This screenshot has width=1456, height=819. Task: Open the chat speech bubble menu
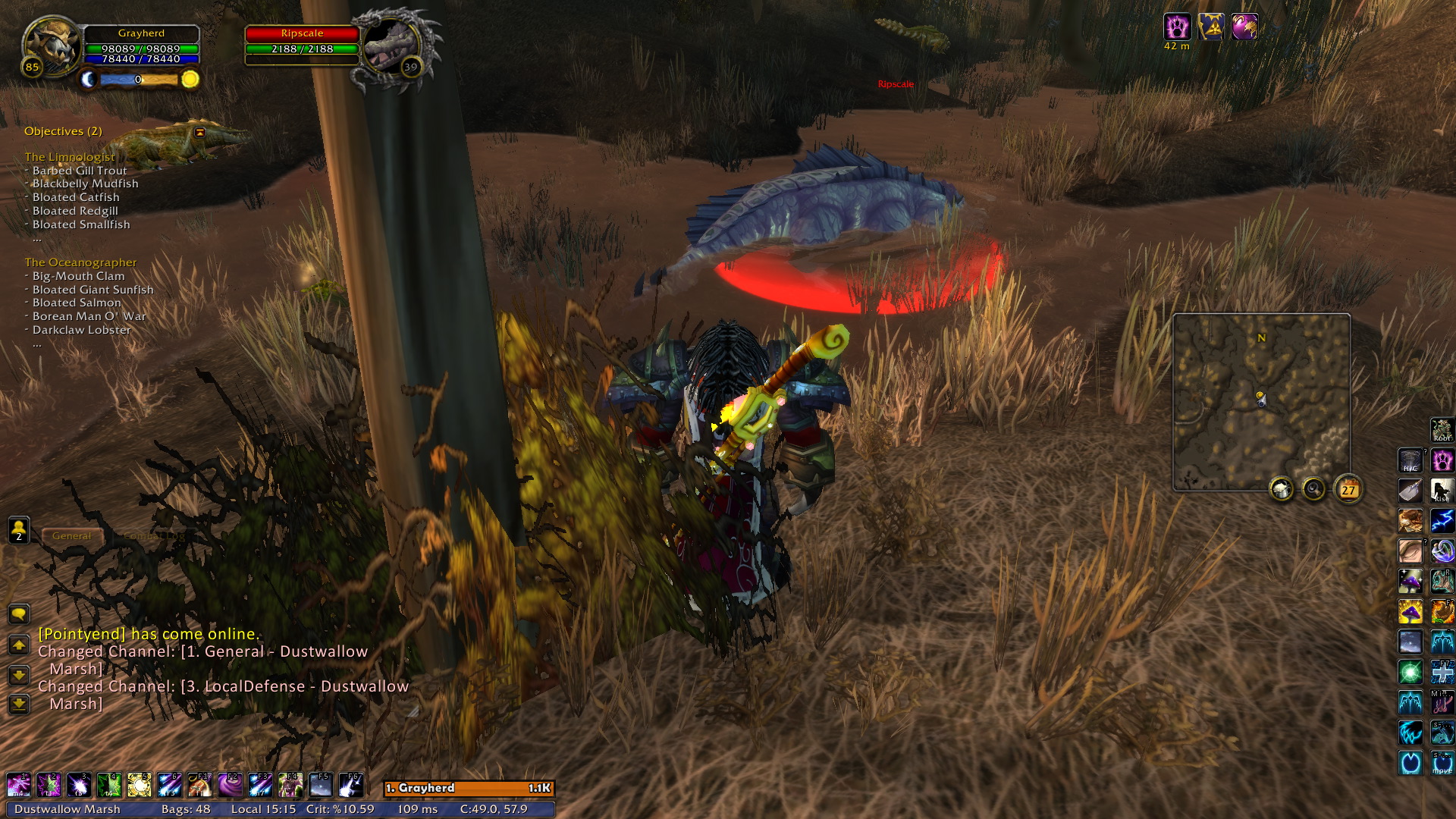pos(19,613)
